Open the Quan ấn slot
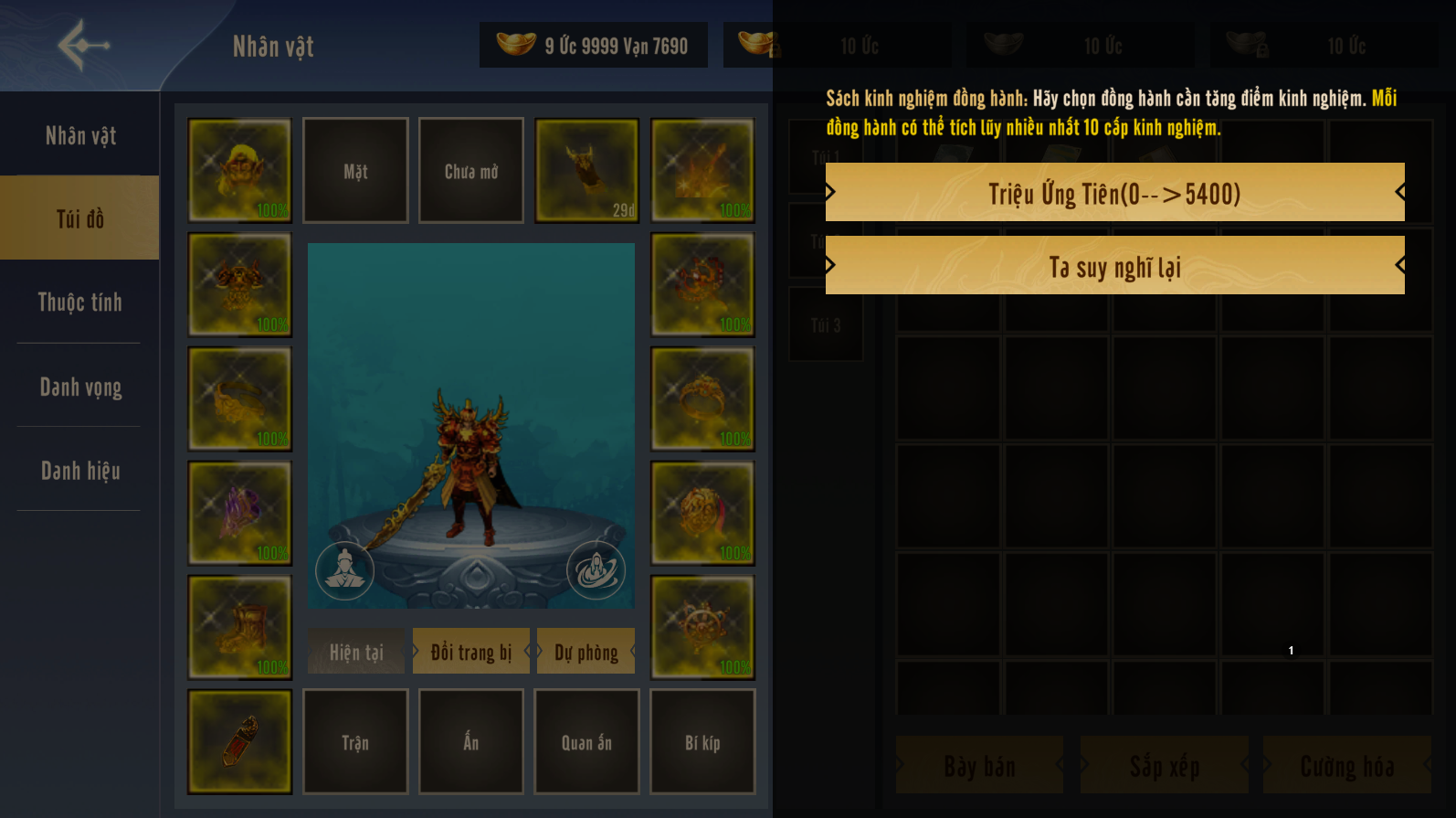Screen dimensions: 1456x818 pos(586,742)
